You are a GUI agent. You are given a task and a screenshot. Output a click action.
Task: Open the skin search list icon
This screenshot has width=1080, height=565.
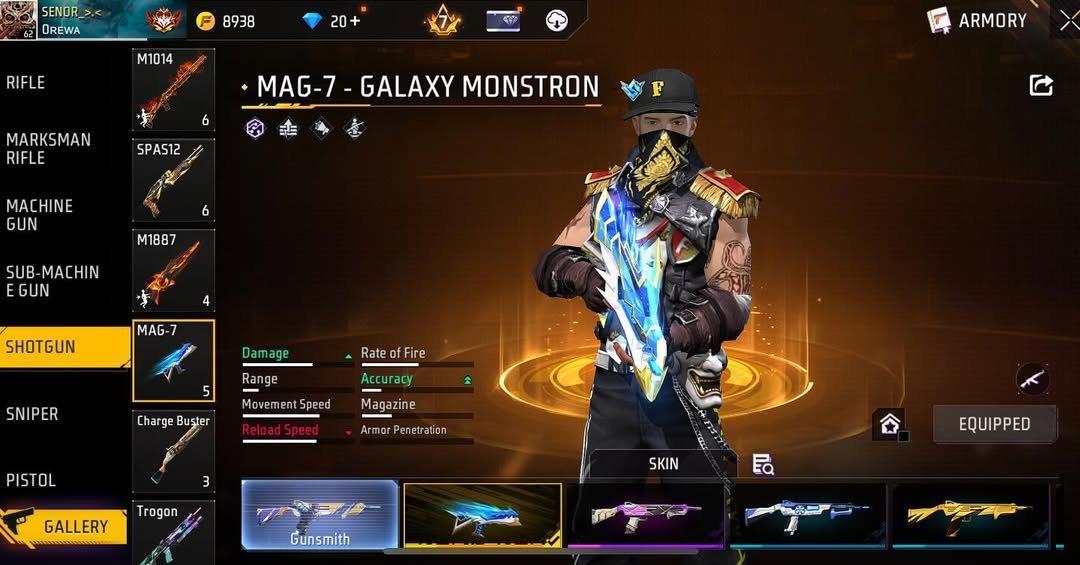pos(763,464)
